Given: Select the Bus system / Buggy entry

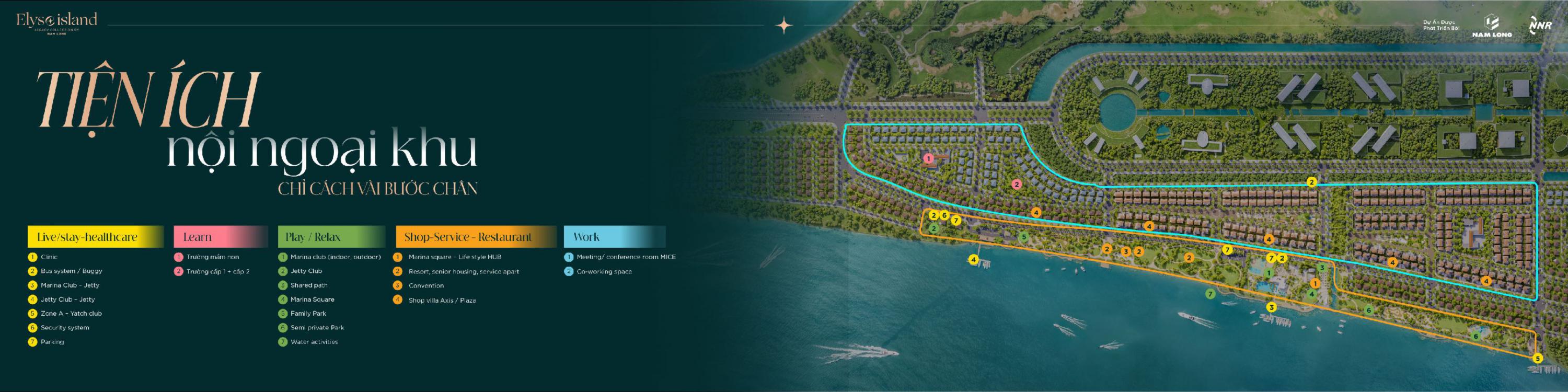Looking at the screenshot, I should (x=71, y=271).
